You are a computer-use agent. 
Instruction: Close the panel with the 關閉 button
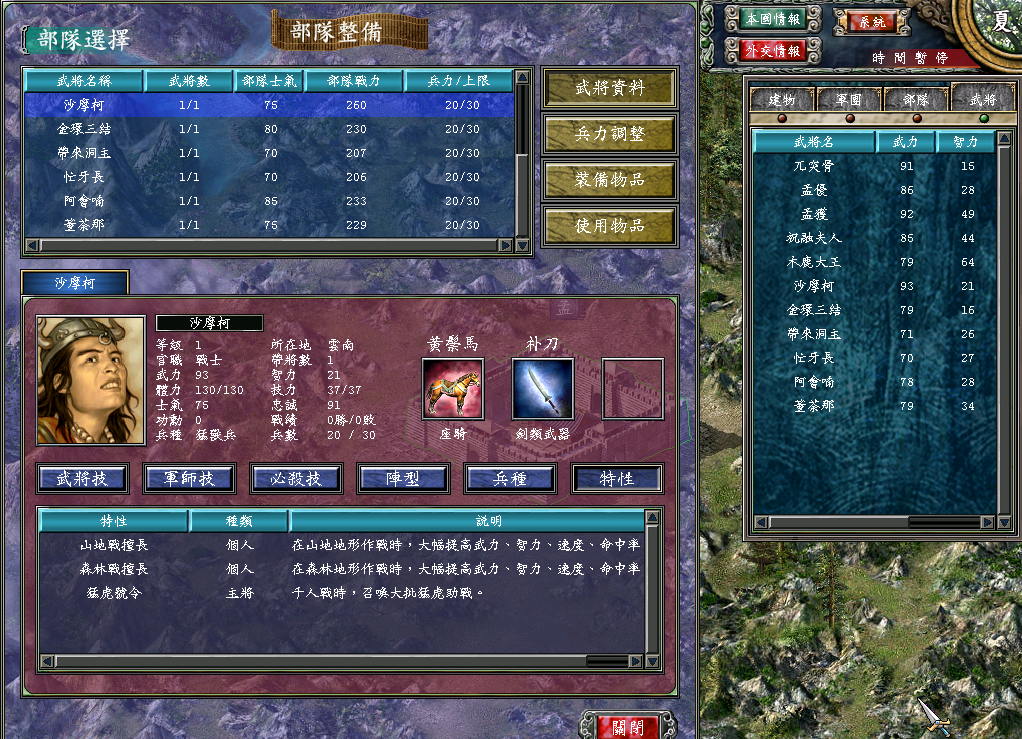point(628,726)
